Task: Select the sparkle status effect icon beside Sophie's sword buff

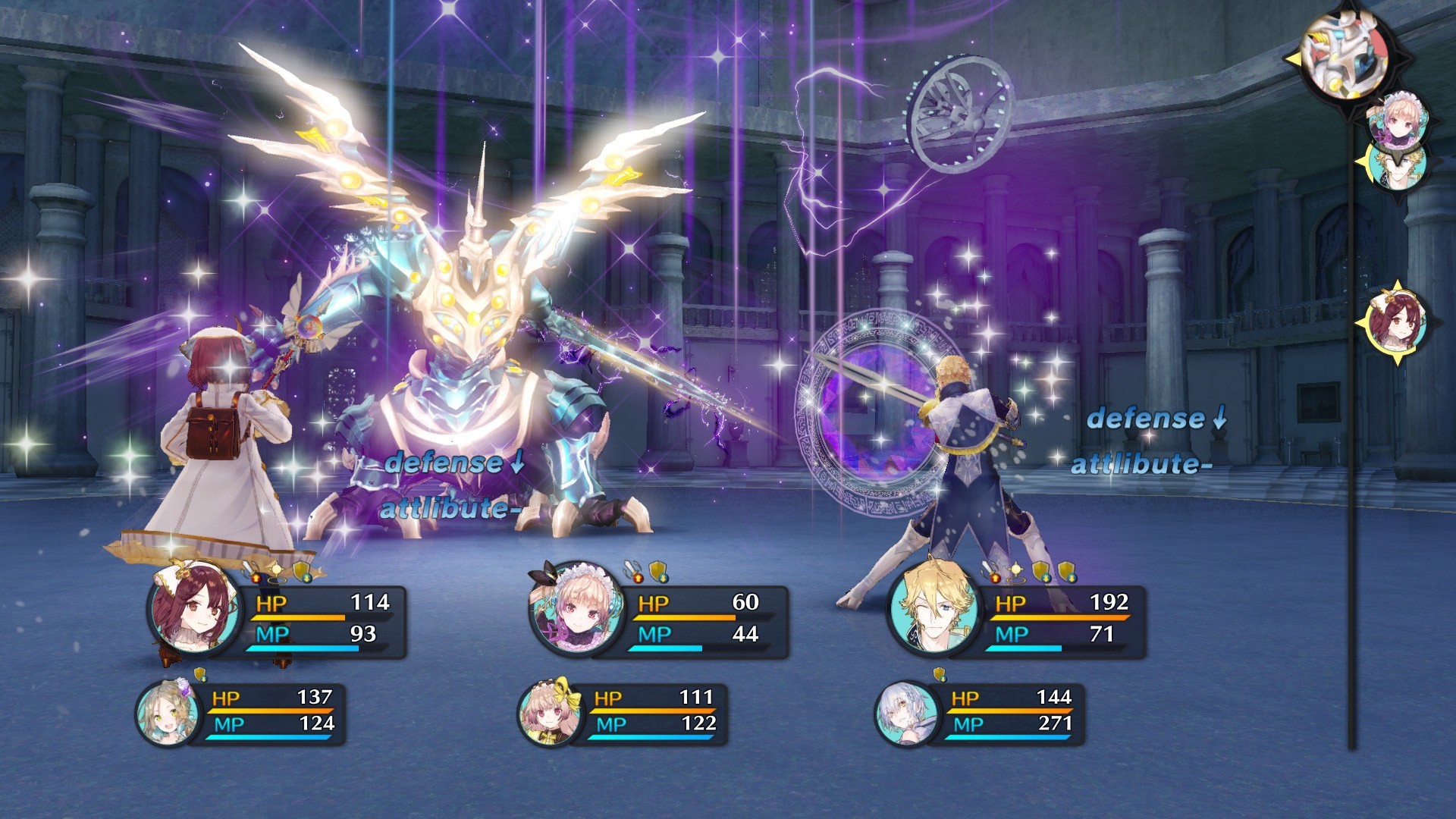Action: [276, 570]
